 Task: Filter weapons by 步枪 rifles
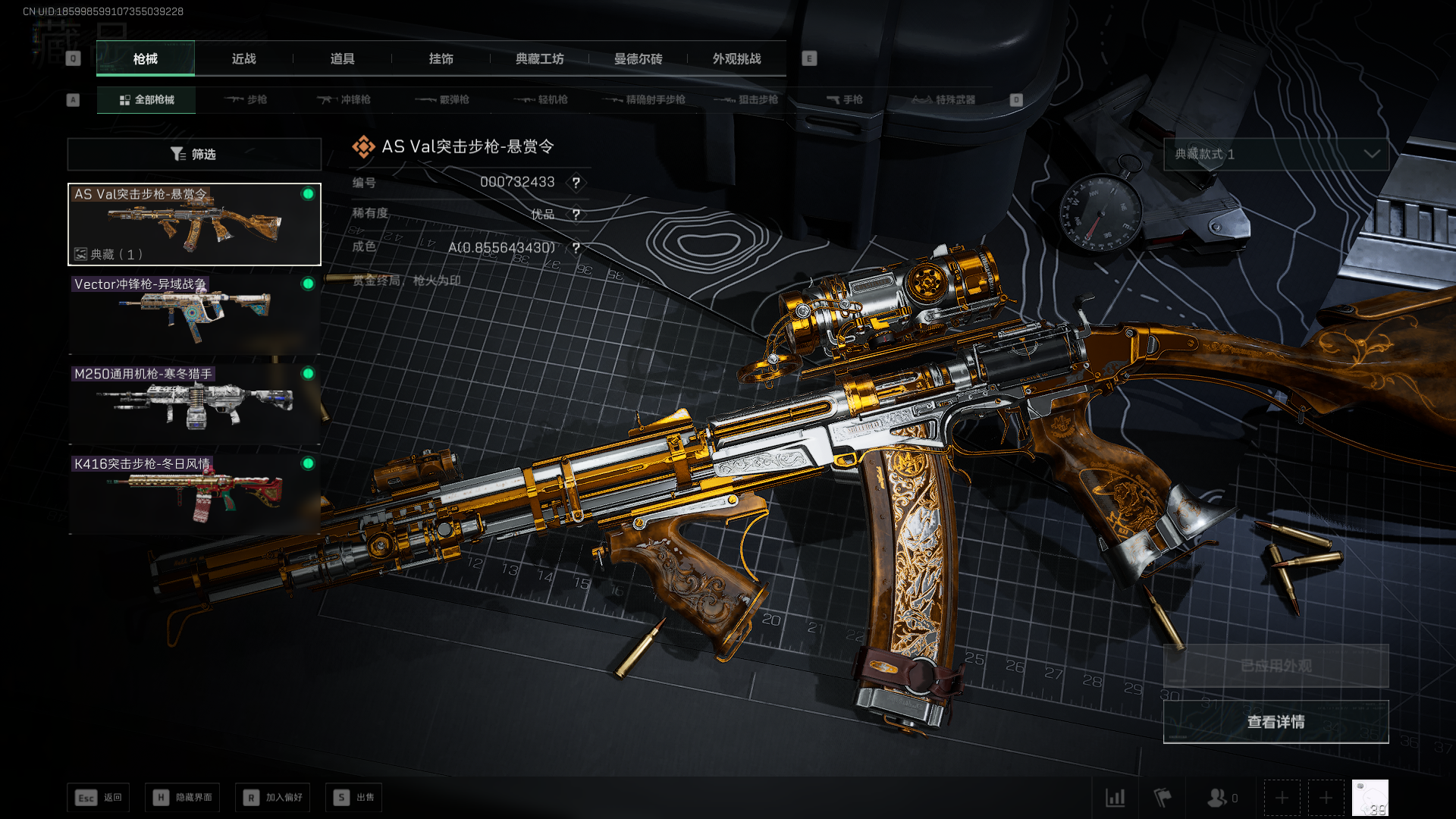(x=246, y=100)
